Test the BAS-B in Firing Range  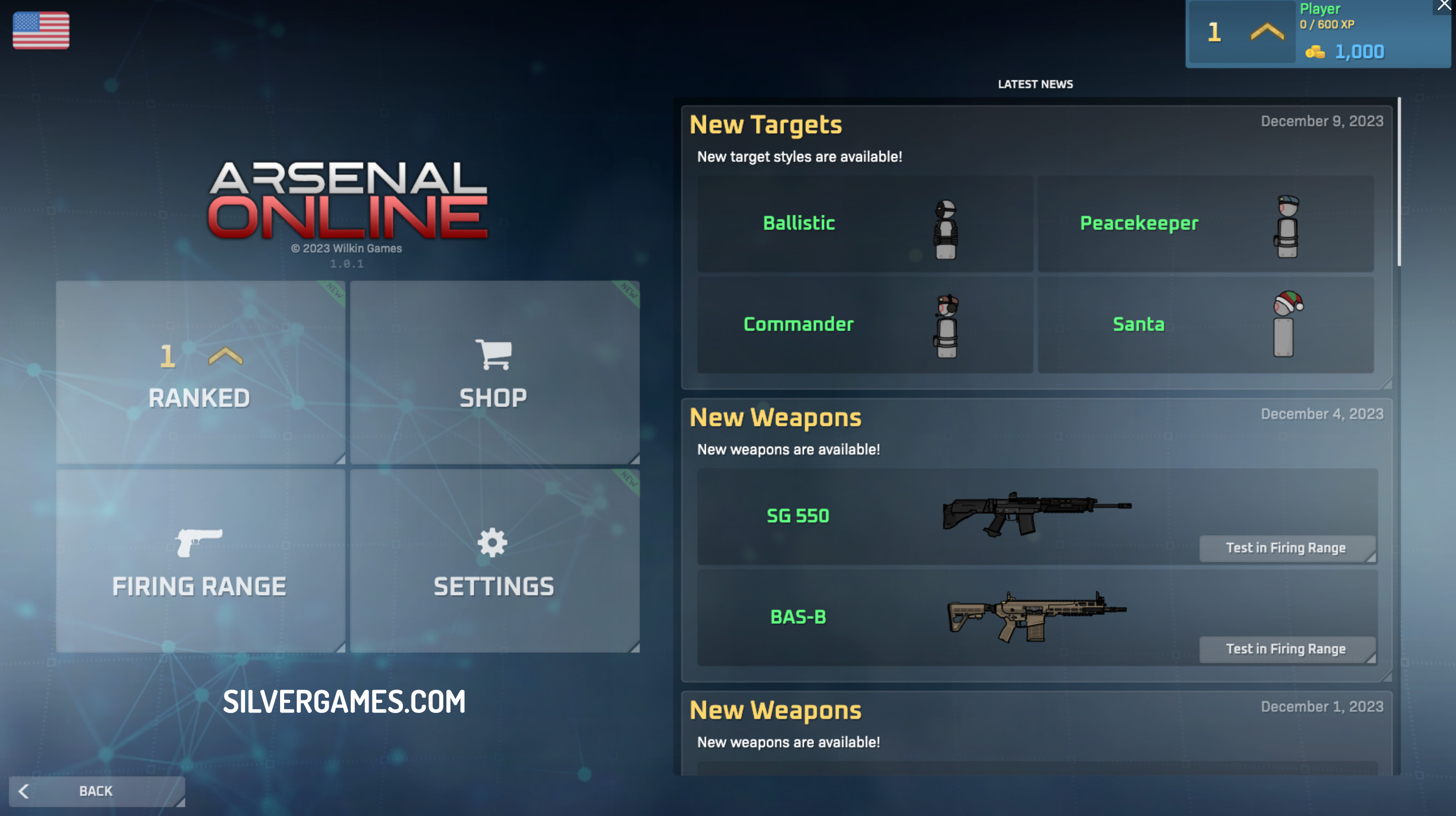(x=1287, y=649)
